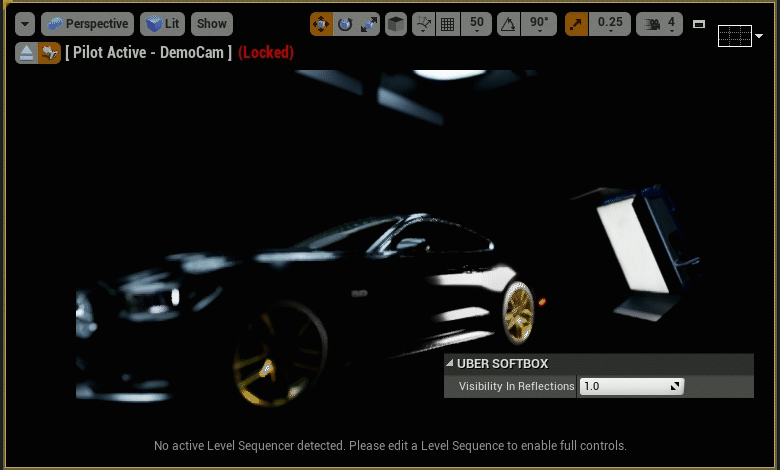Open the viewport options dropdown arrow
The width and height of the screenshot is (780, 470).
[x=25, y=24]
